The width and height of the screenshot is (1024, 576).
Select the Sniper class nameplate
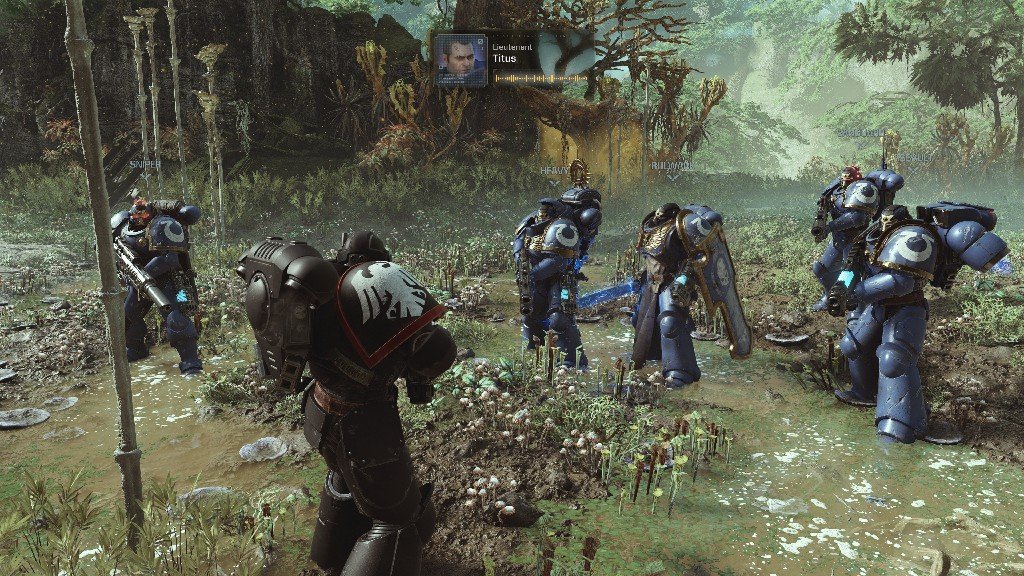click(x=145, y=164)
